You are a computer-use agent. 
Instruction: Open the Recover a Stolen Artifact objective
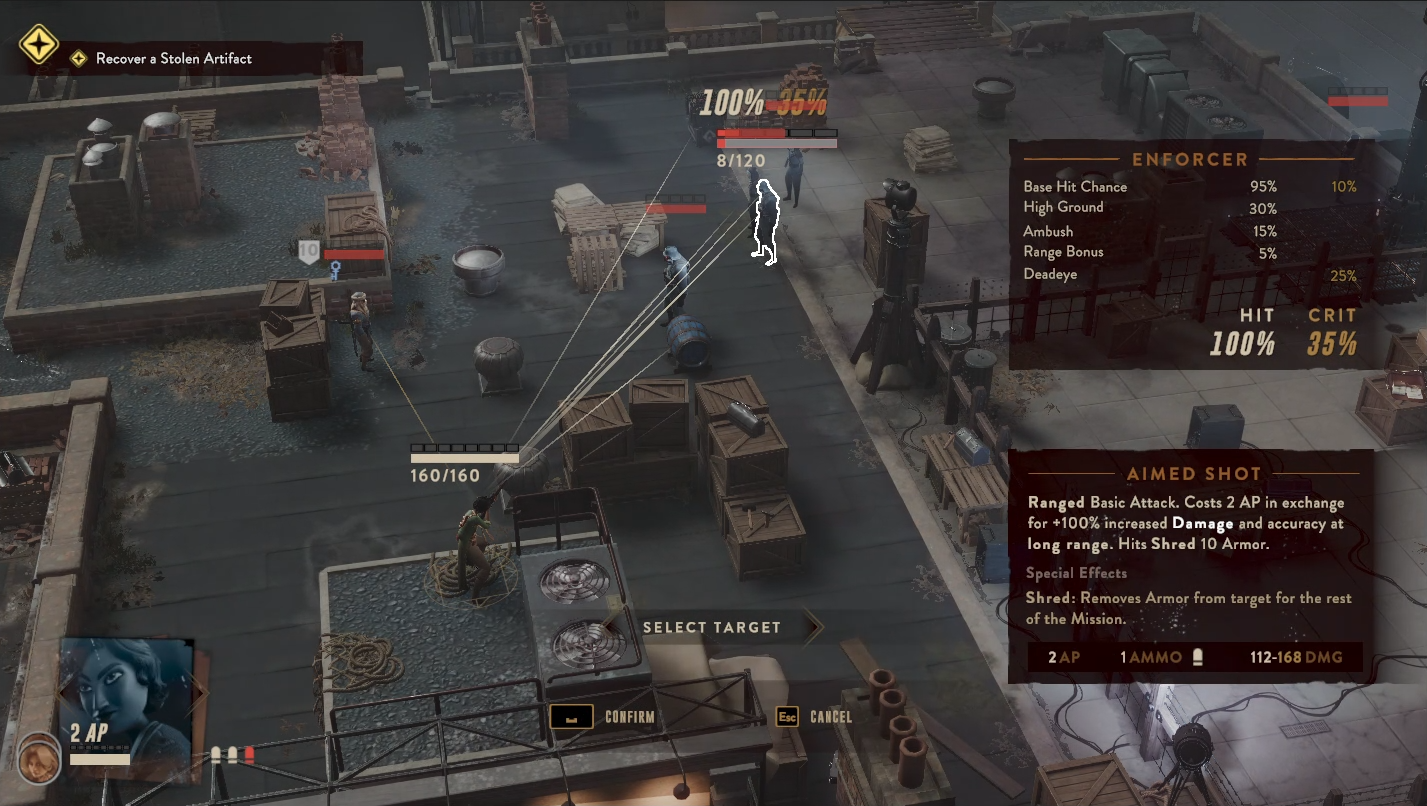coord(173,59)
